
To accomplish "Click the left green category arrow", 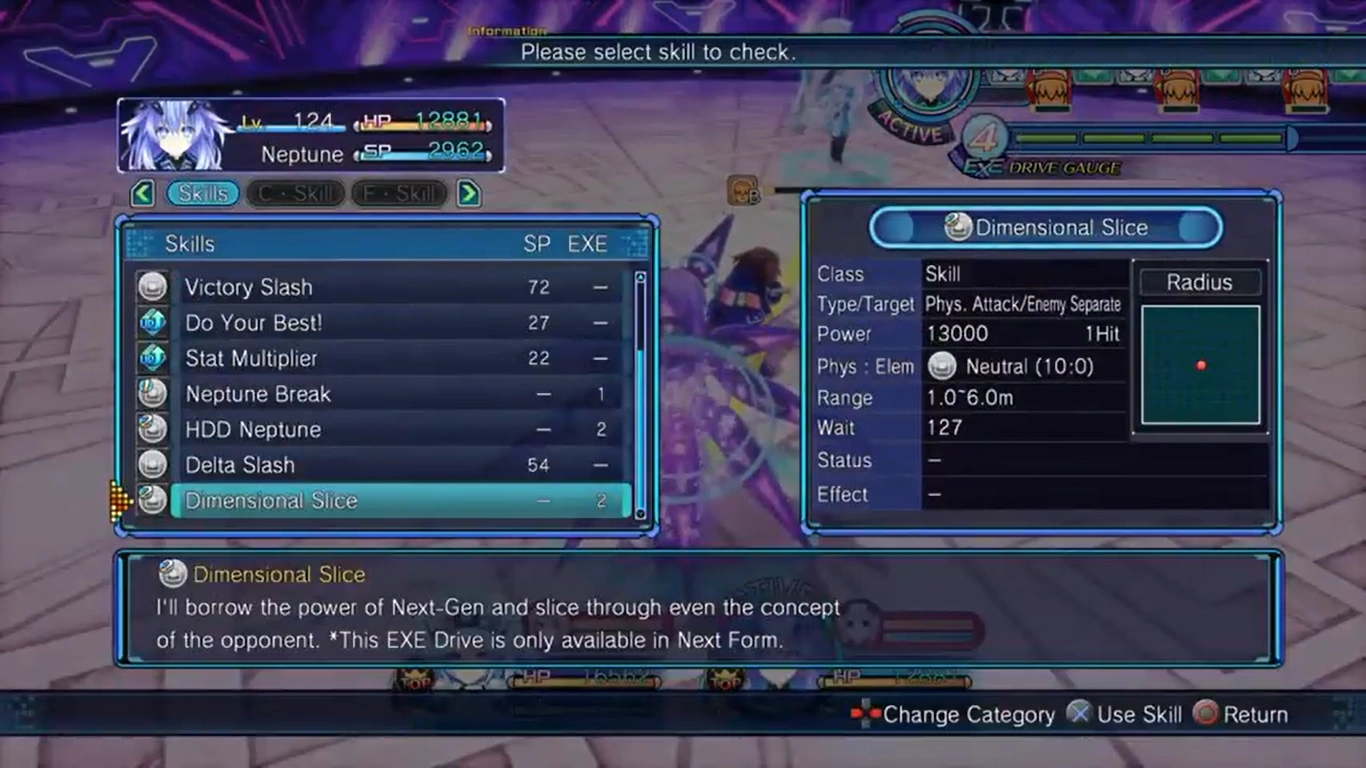I will click(x=143, y=193).
